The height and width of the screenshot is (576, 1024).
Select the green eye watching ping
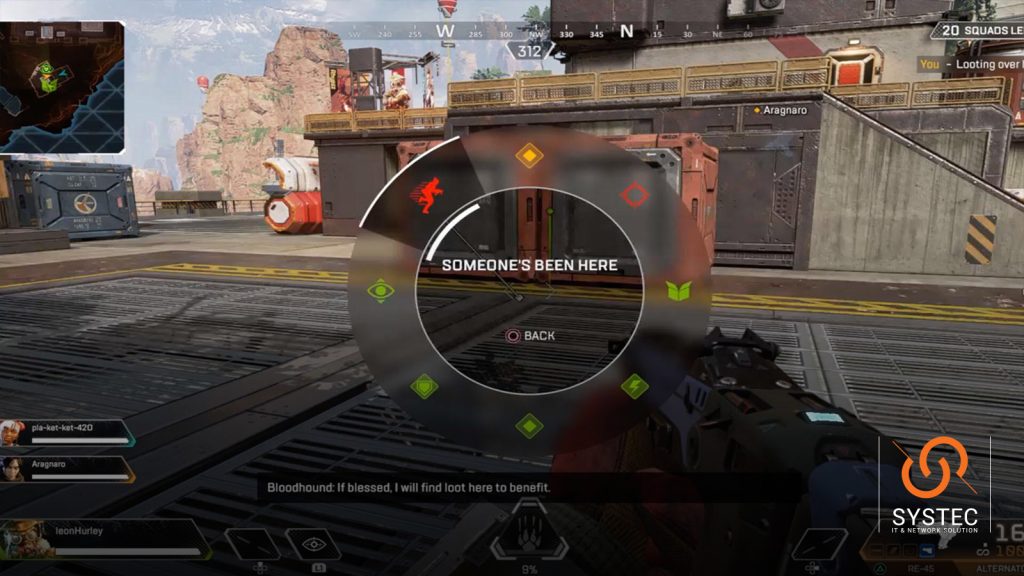tap(380, 291)
